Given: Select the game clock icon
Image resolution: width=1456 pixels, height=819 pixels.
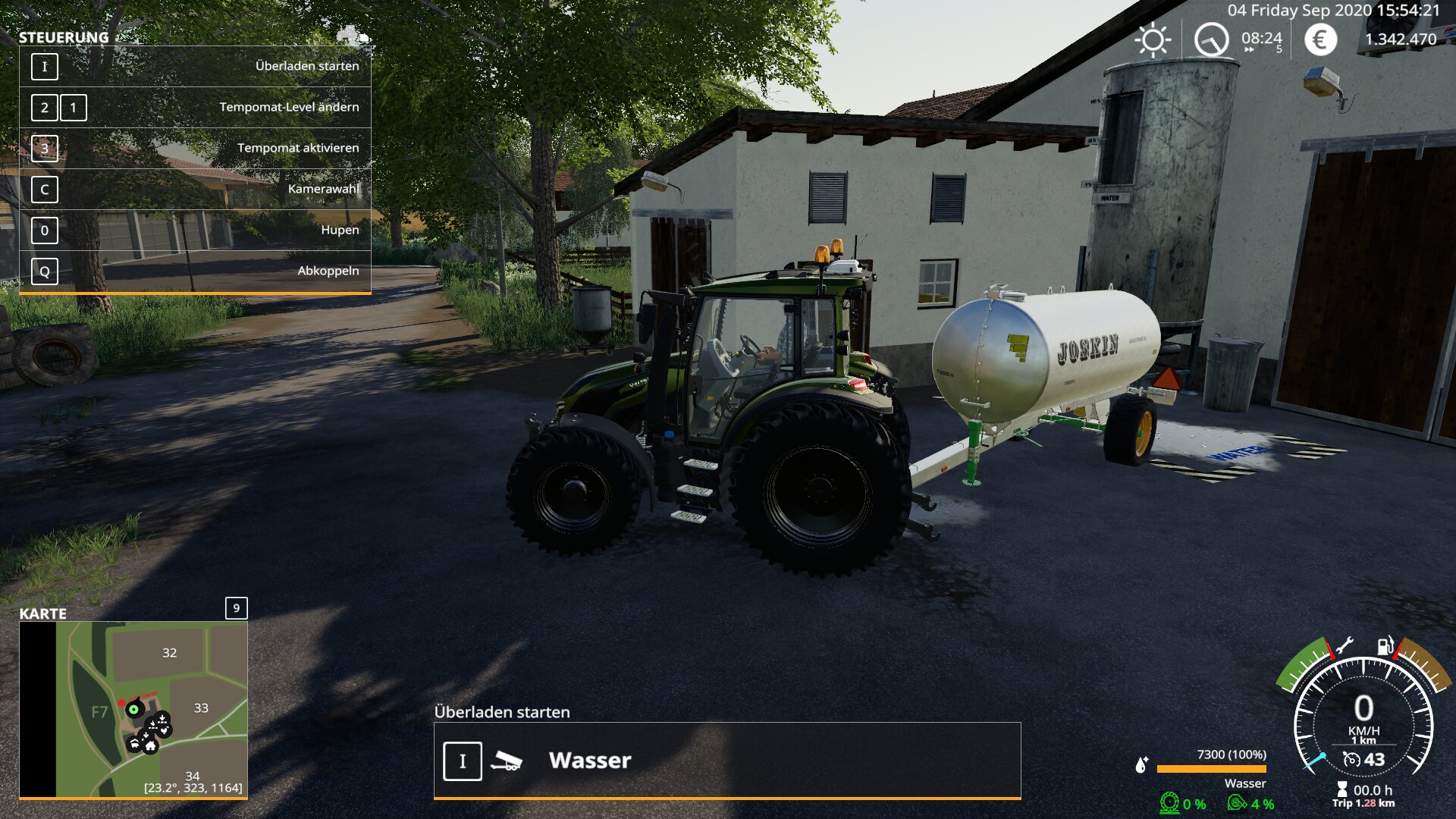Looking at the screenshot, I should pos(1211,39).
